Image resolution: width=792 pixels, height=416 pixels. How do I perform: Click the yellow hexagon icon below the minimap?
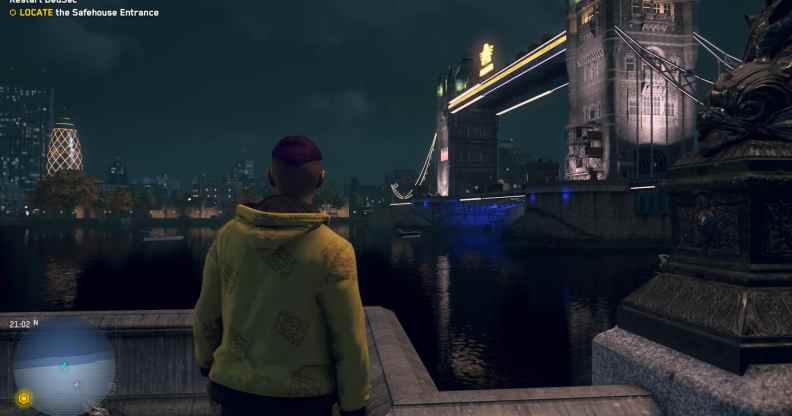[x=24, y=398]
